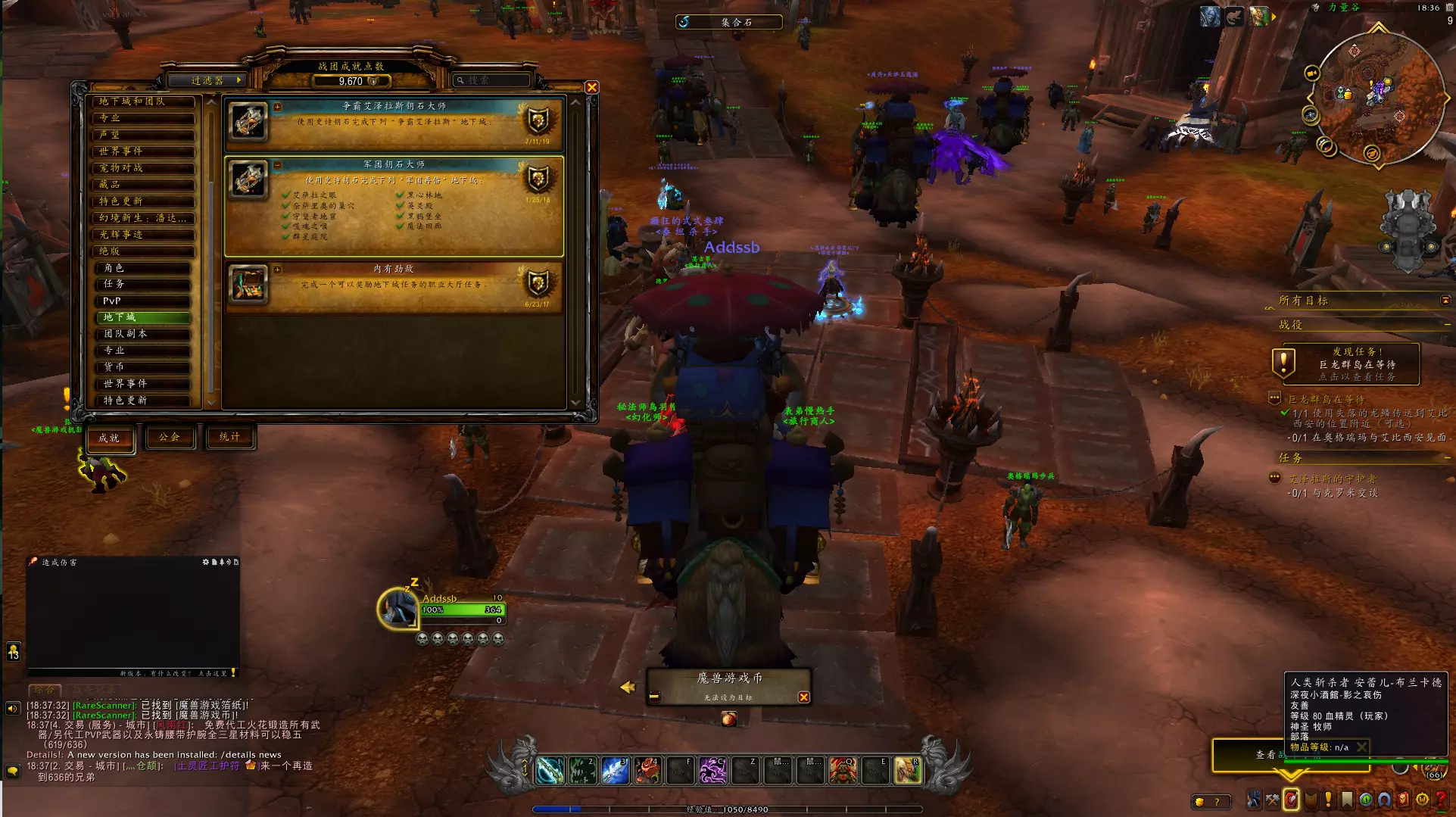This screenshot has width=1456, height=817.
Task: Open the red question mark help button
Action: [x=1441, y=800]
